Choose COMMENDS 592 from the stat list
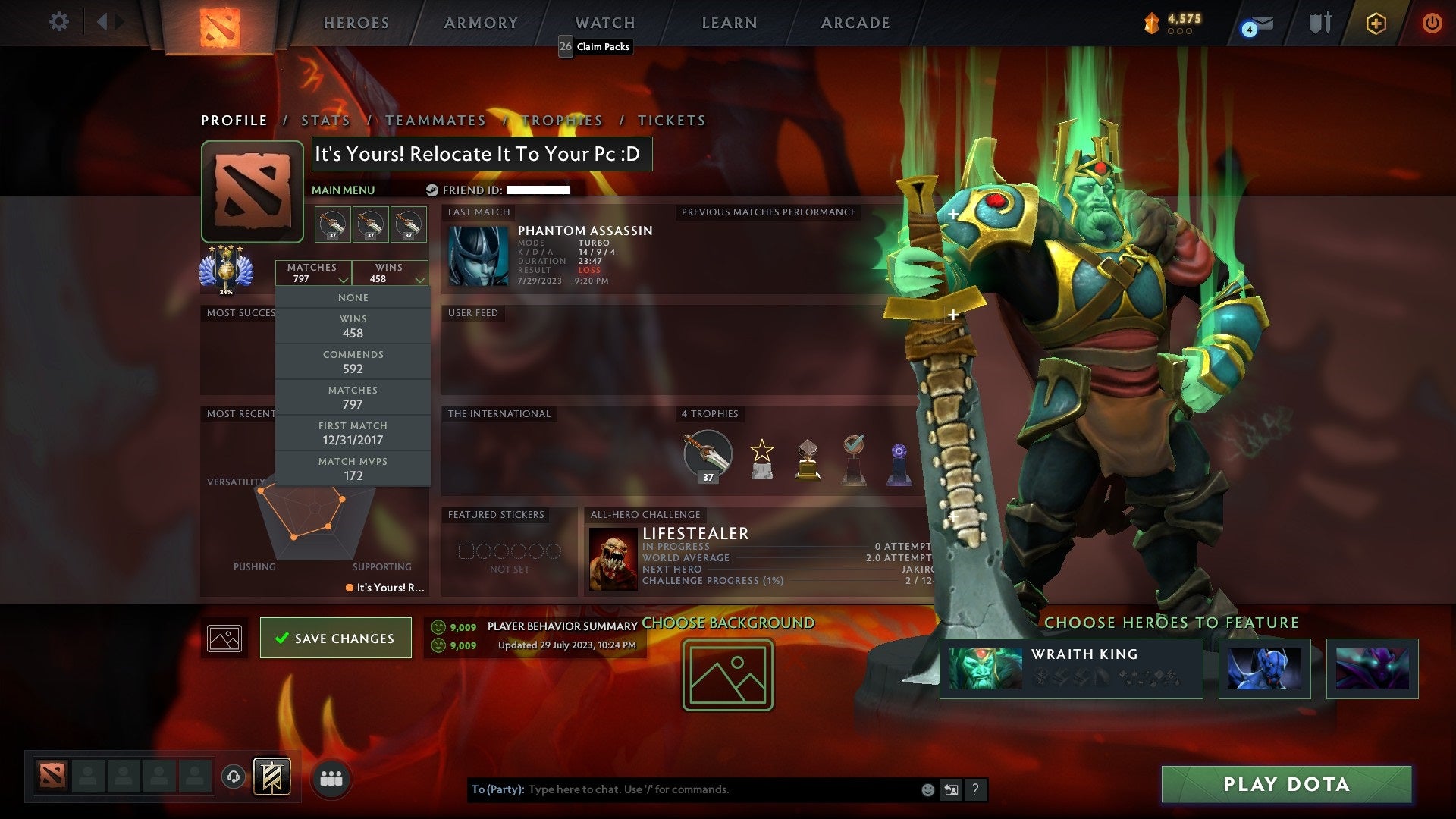Image resolution: width=1456 pixels, height=819 pixels. pyautogui.click(x=353, y=362)
